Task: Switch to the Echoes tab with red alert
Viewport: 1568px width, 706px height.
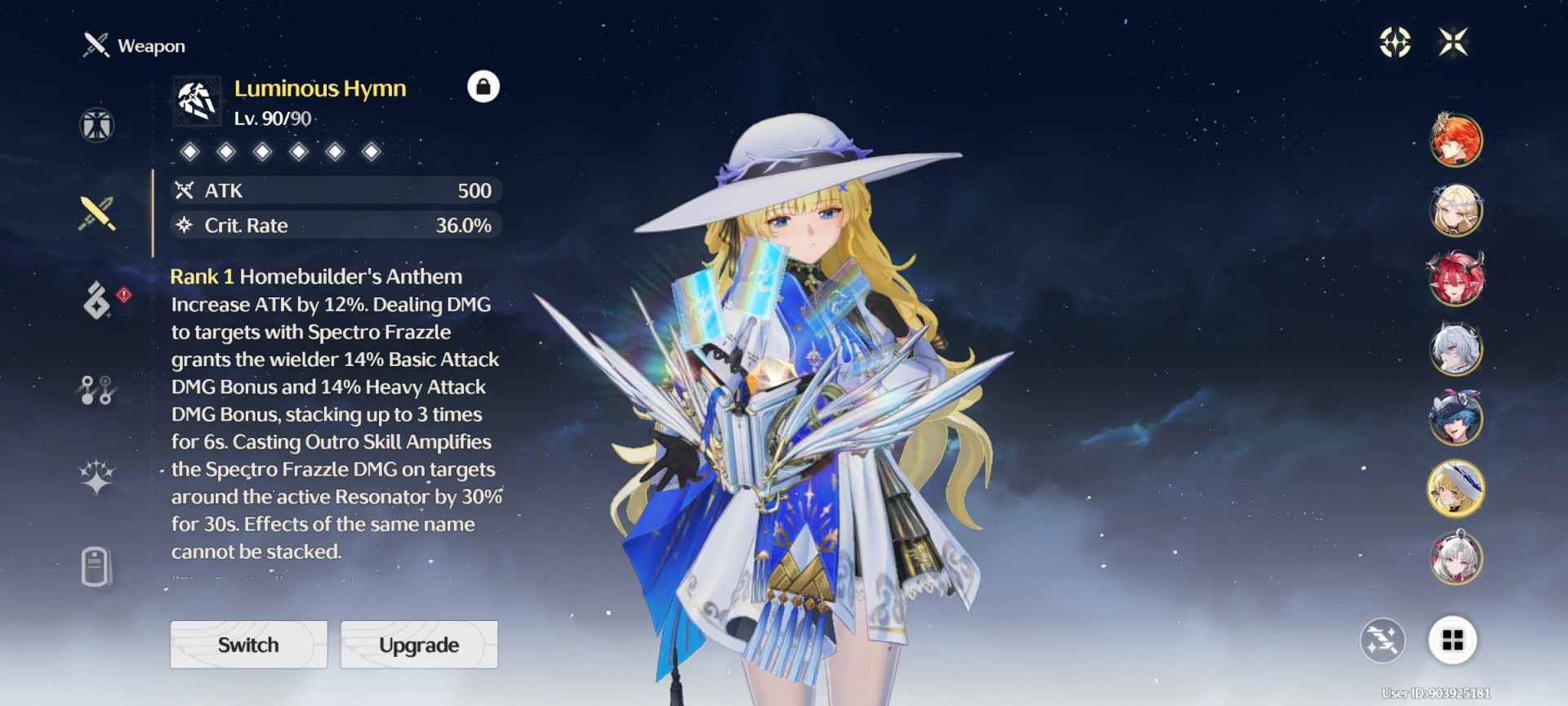Action: [x=98, y=300]
